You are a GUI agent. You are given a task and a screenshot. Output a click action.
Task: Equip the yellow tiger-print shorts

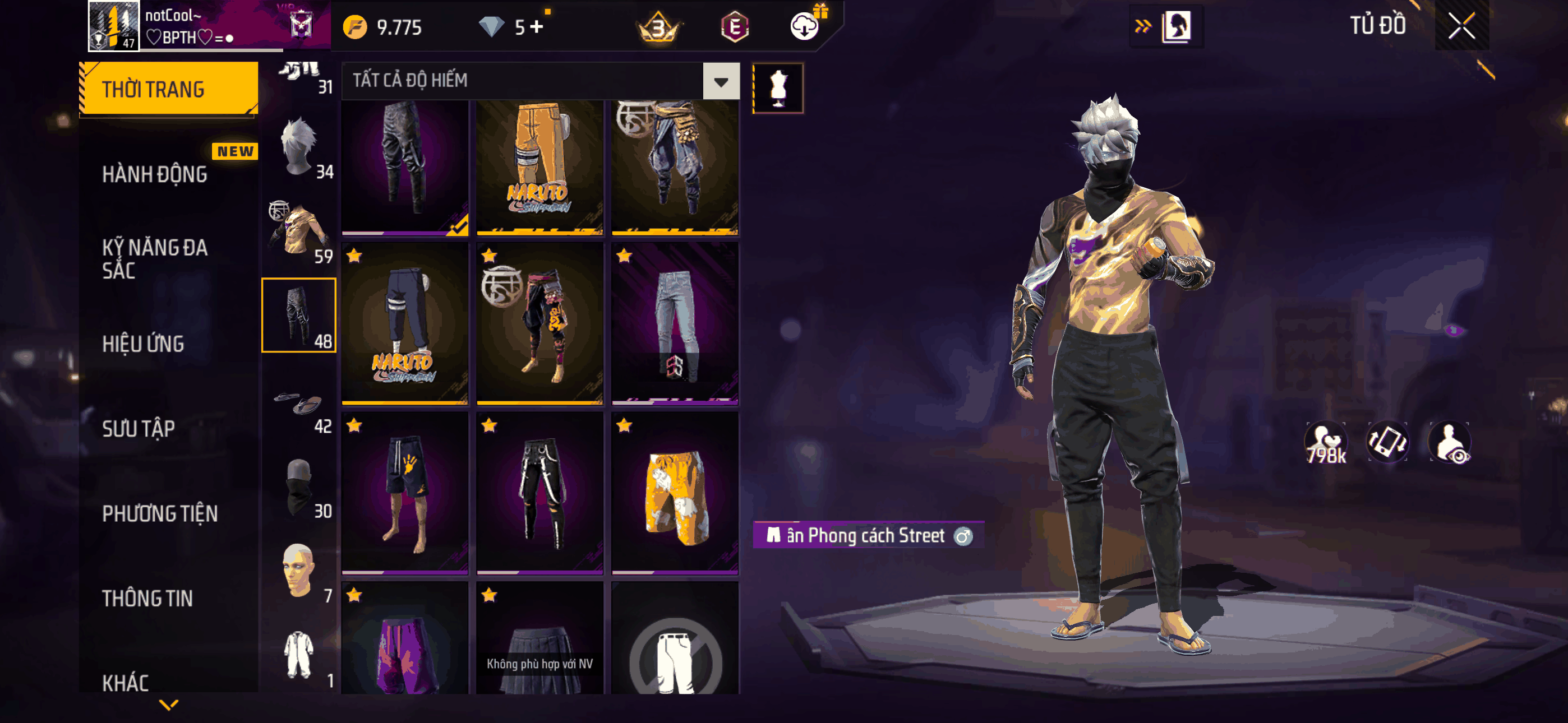[x=675, y=493]
